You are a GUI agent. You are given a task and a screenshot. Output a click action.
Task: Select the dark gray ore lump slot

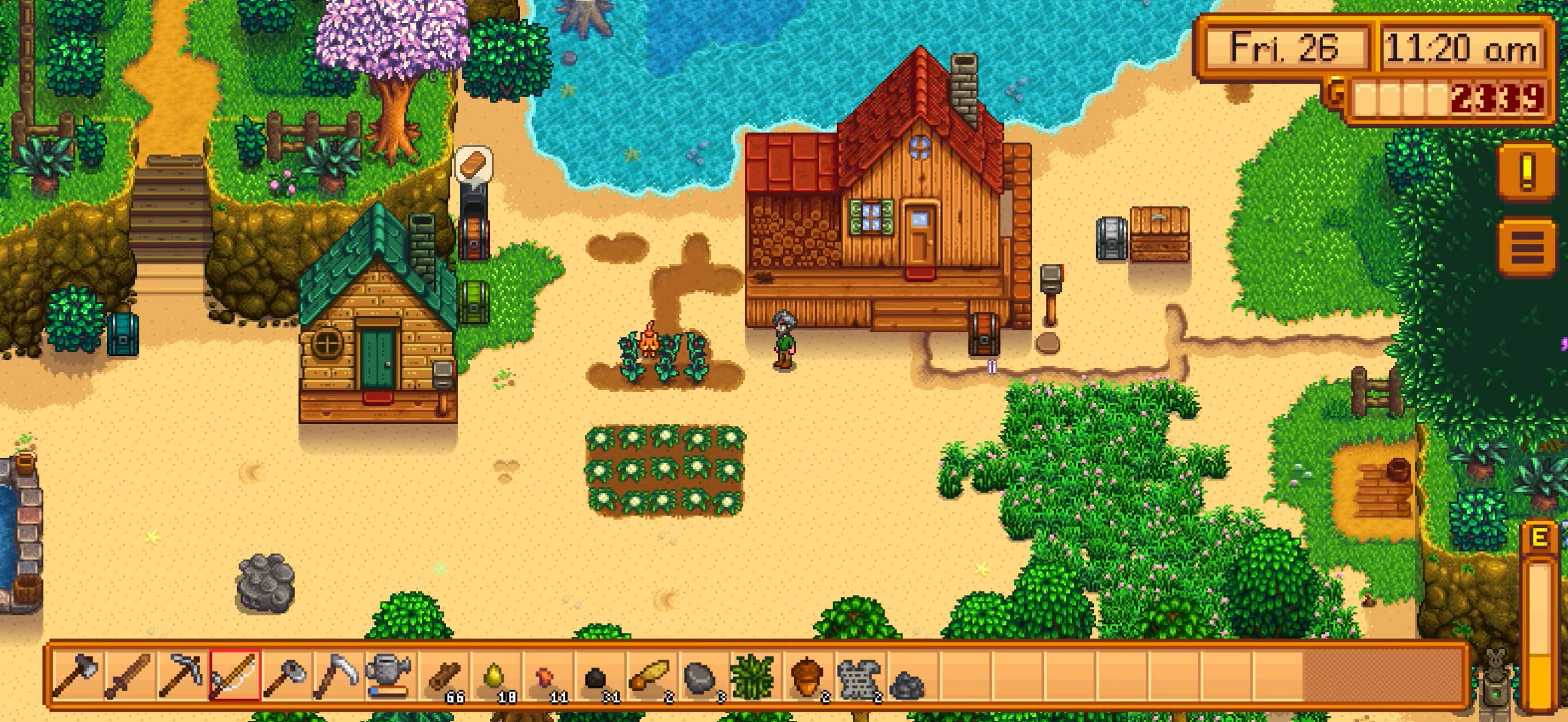(909, 674)
